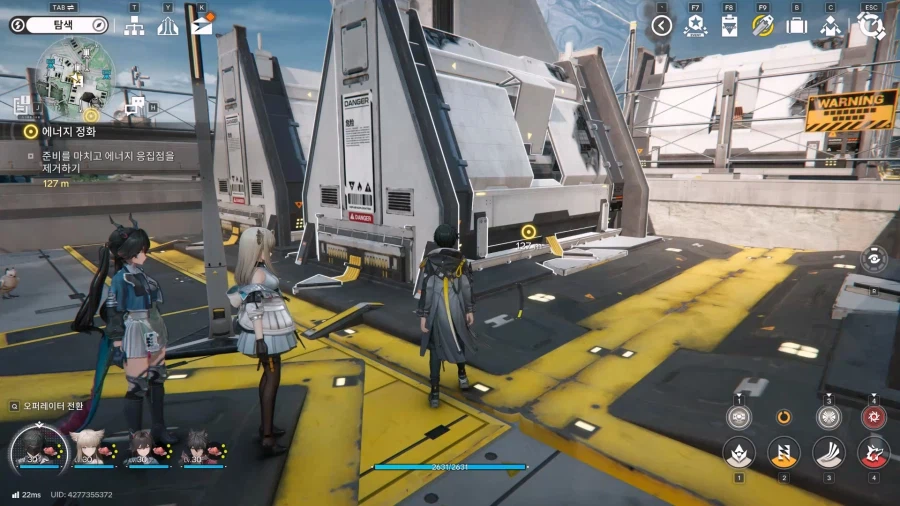Open the chat speech bubble icon
Viewport: 900px width, 506px height.
pos(137,105)
